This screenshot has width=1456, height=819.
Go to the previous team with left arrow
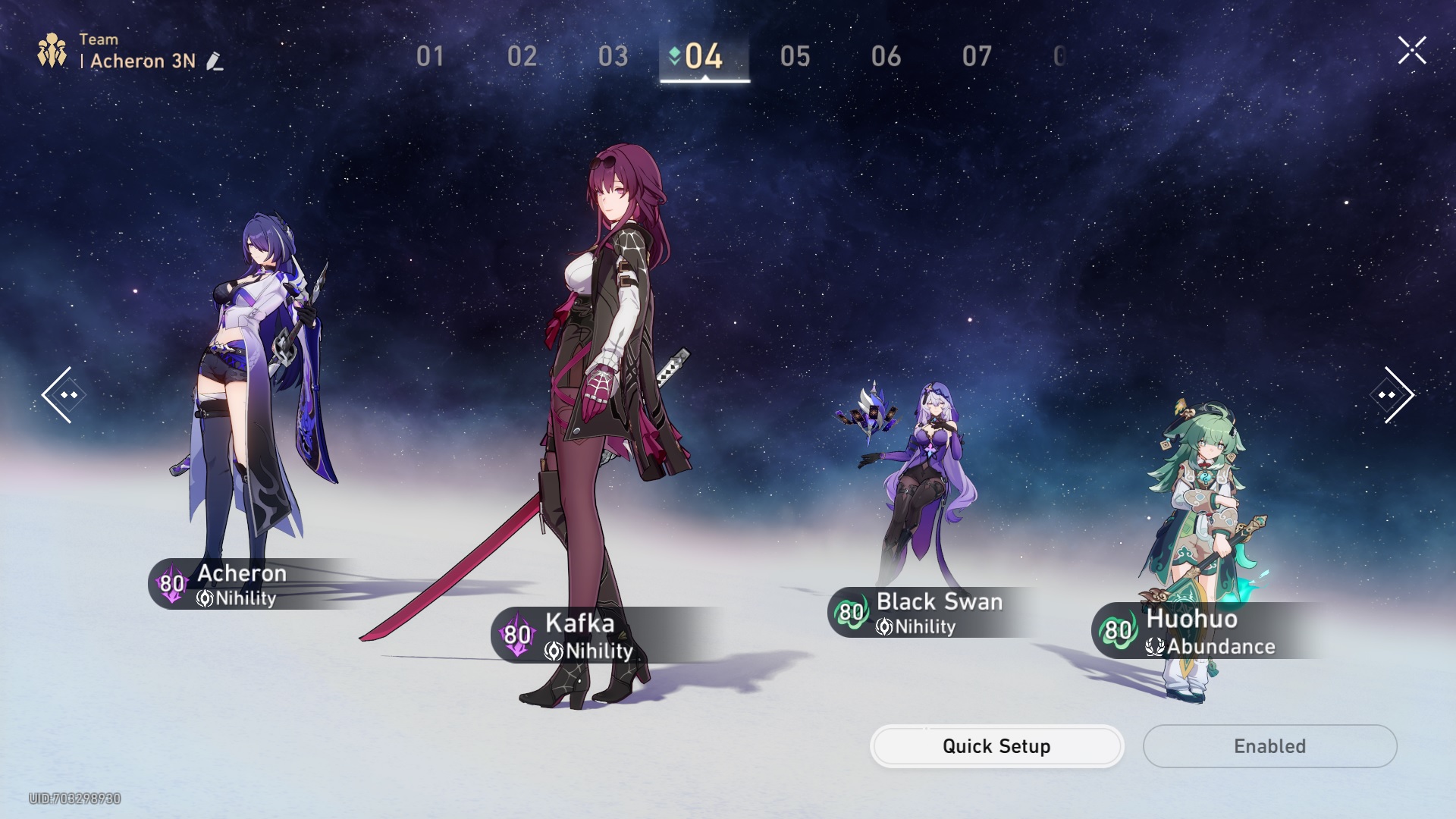(x=63, y=395)
